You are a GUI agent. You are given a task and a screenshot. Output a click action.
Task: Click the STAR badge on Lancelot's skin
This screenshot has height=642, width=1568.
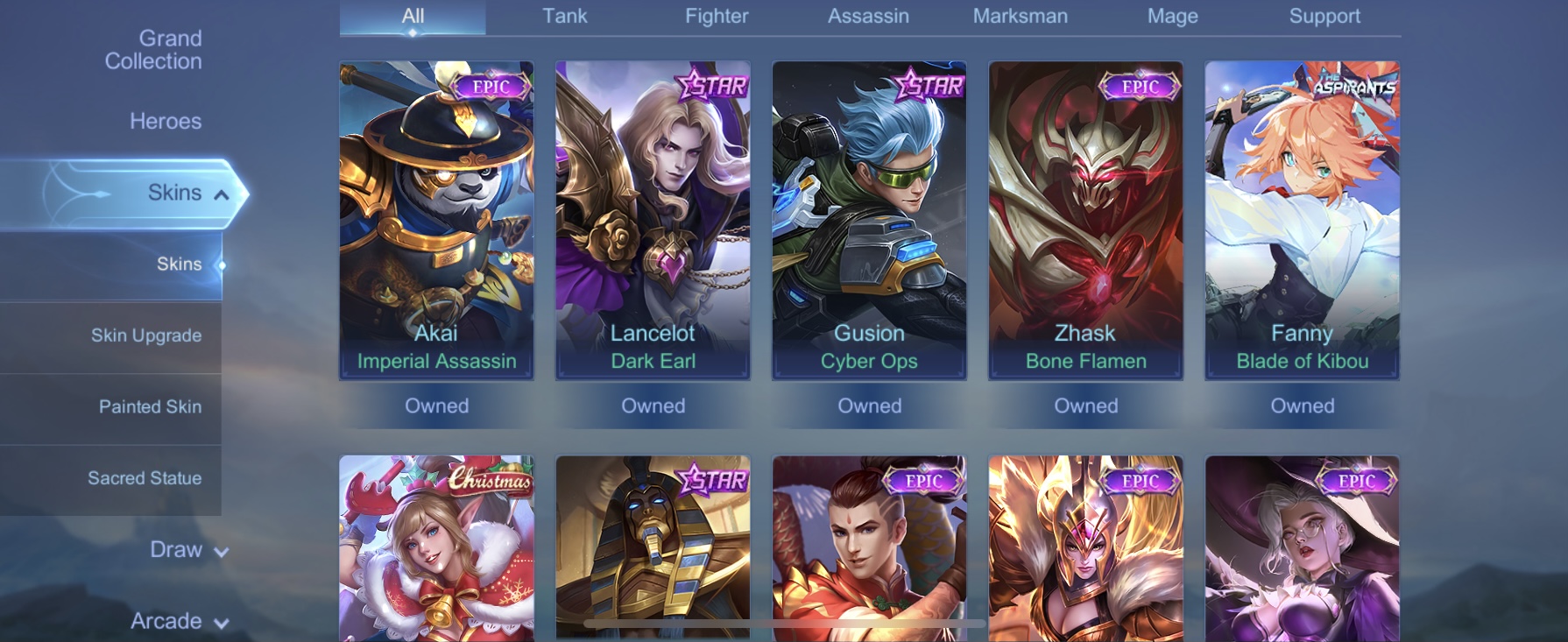[711, 86]
